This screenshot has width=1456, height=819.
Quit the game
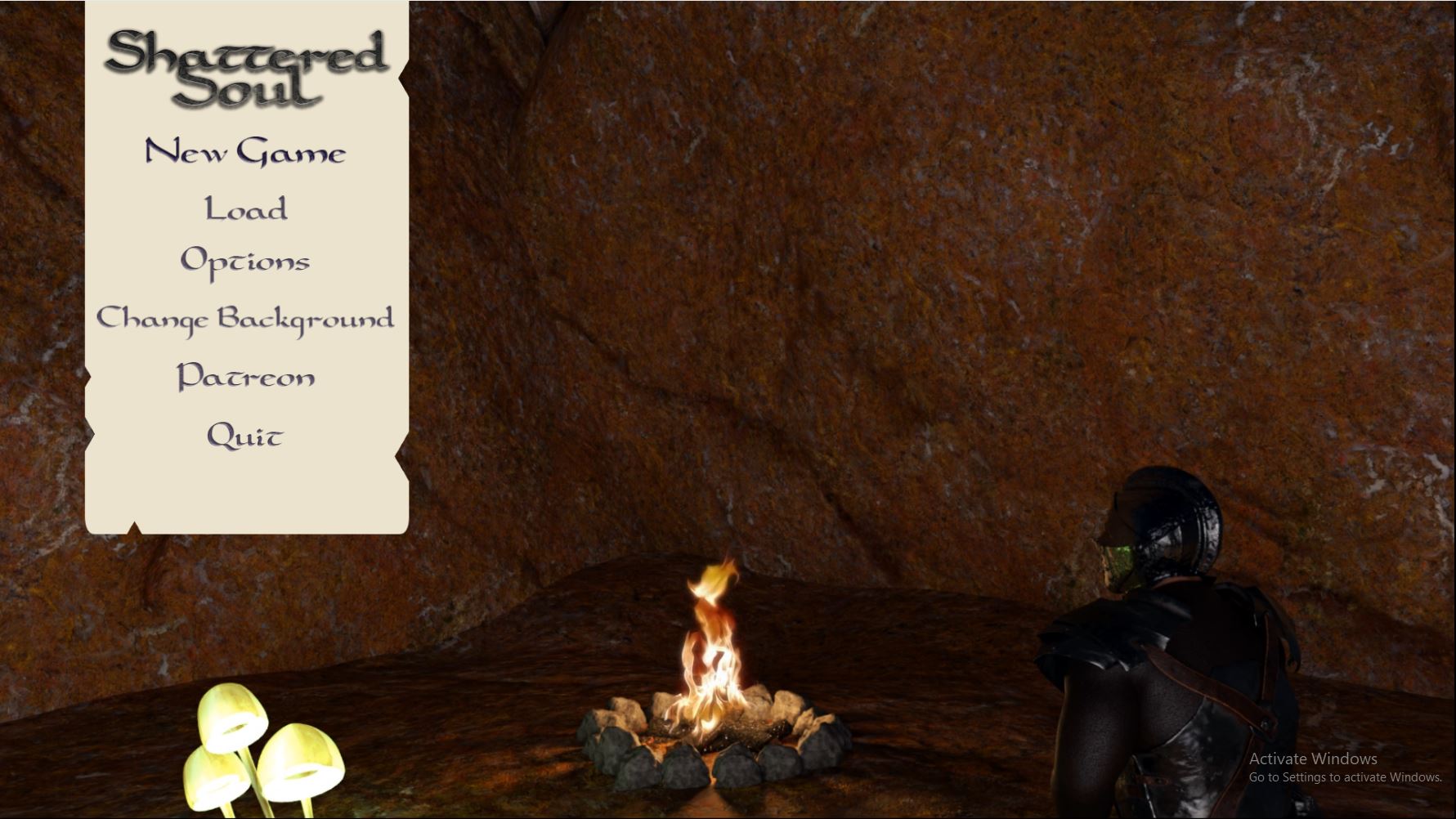click(245, 435)
